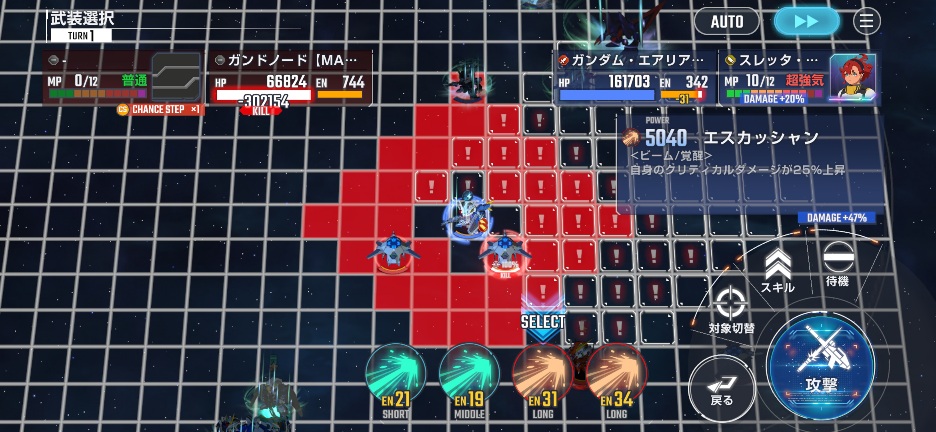Open the ガンダム・エアリアル unit status panel
The image size is (936, 432).
[x=633, y=77]
